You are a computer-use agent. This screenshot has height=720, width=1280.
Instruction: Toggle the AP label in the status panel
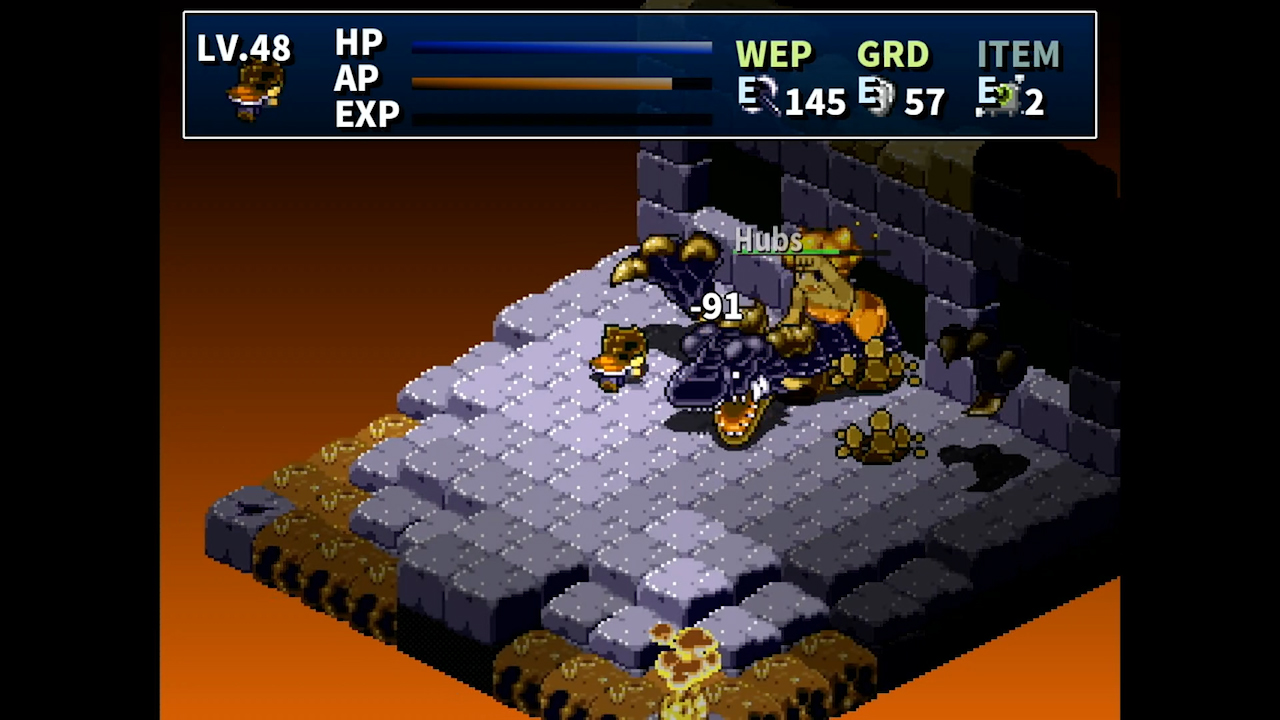(357, 79)
